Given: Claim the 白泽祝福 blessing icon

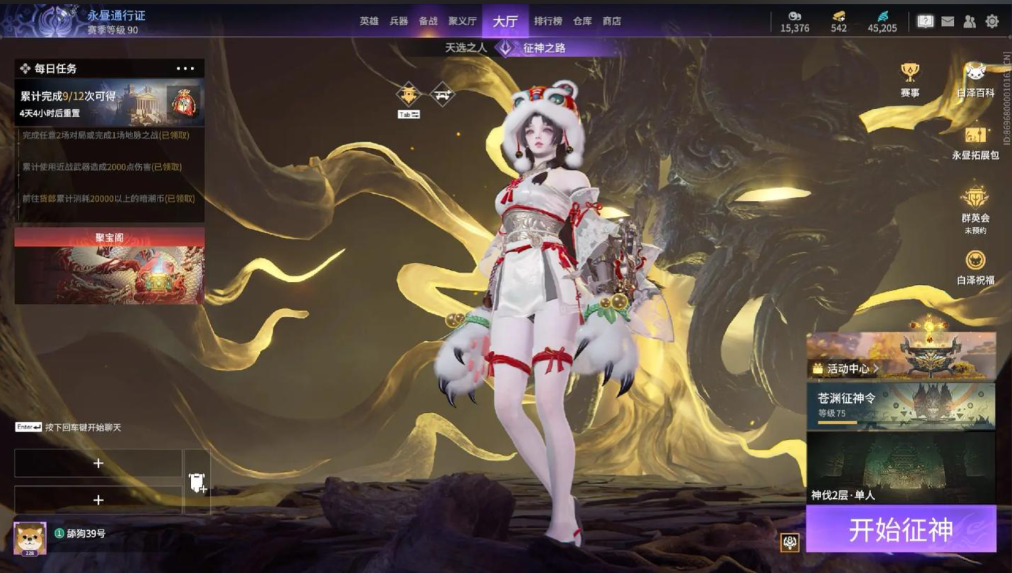Looking at the screenshot, I should click(x=975, y=267).
